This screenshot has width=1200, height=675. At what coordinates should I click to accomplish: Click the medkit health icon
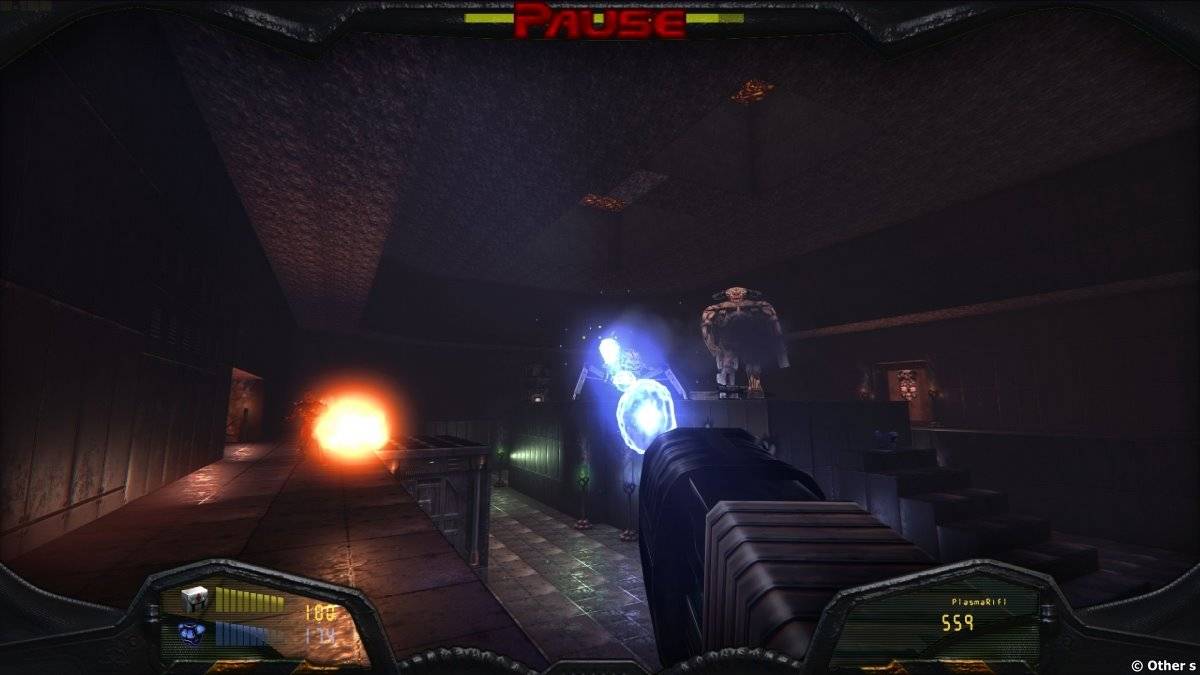[194, 599]
